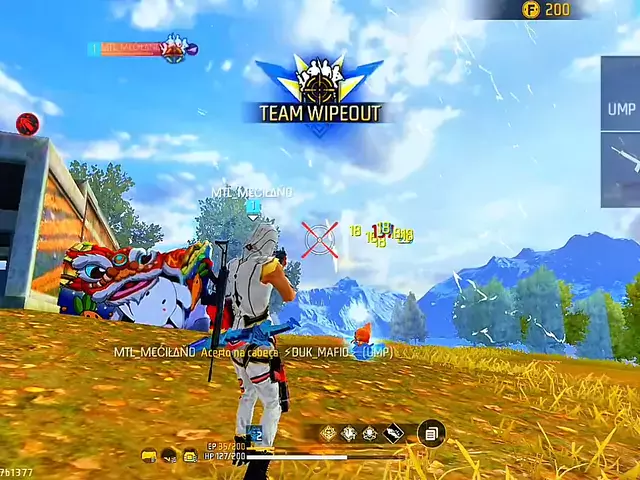Open the document list round button
Image resolution: width=640 pixels, height=480 pixels.
pyautogui.click(x=431, y=433)
